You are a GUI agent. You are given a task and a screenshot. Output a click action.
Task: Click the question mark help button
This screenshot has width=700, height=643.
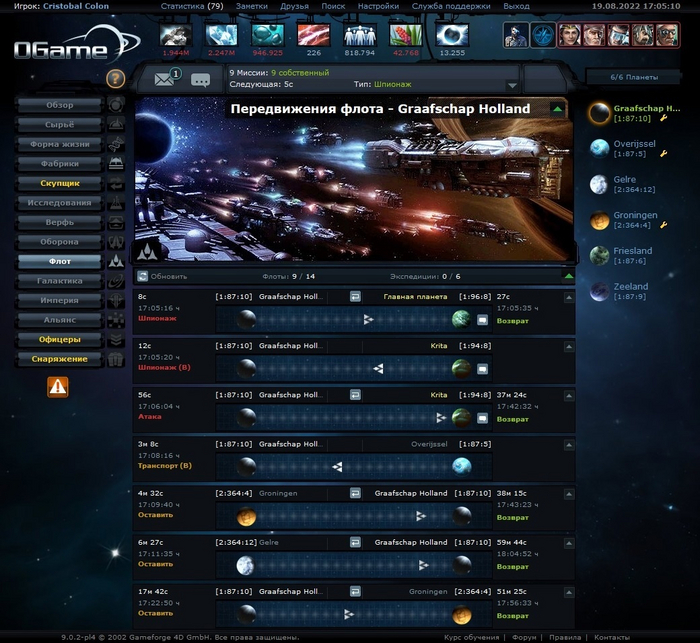[x=115, y=79]
